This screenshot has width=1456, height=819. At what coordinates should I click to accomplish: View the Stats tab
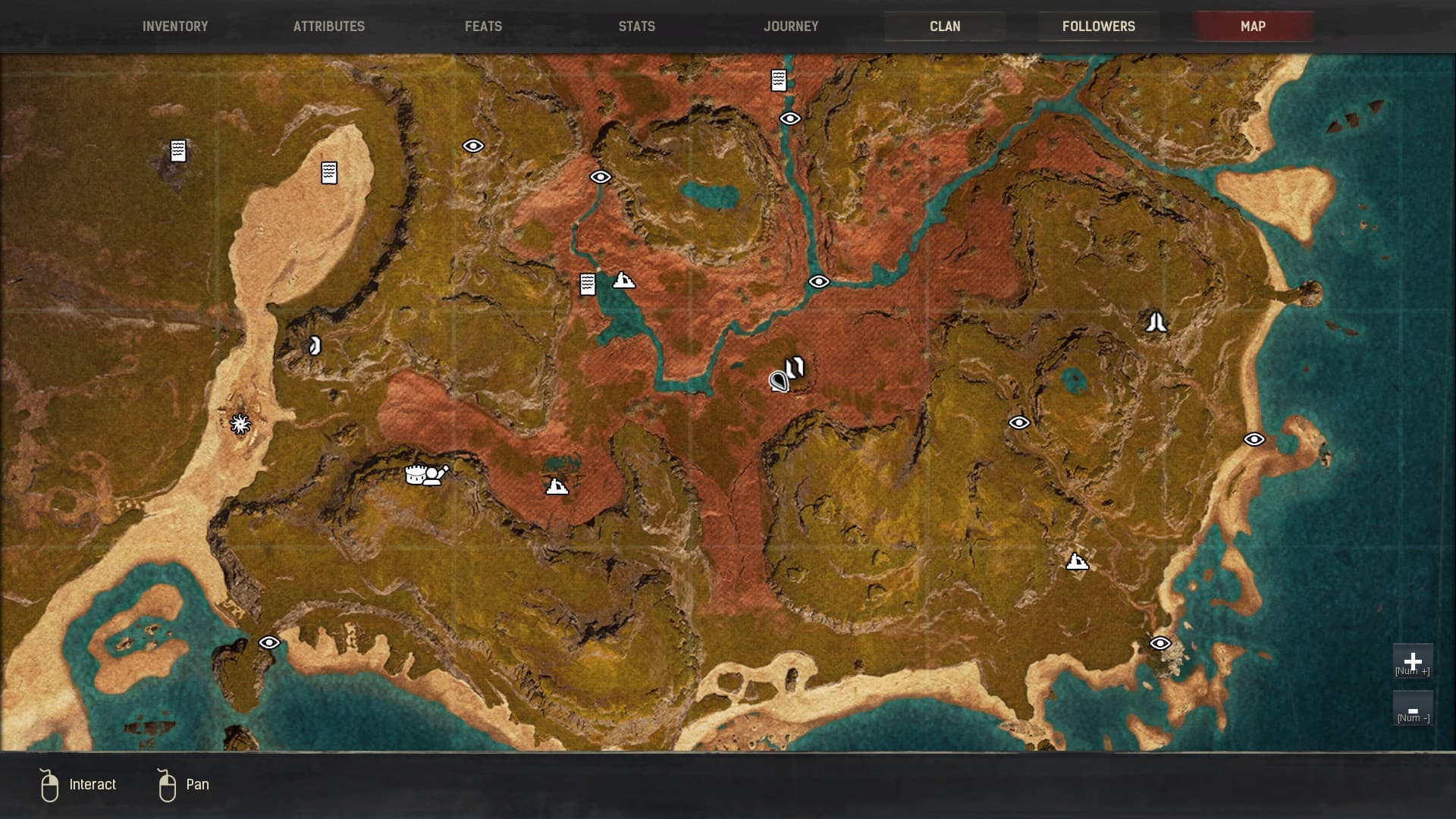tap(636, 27)
